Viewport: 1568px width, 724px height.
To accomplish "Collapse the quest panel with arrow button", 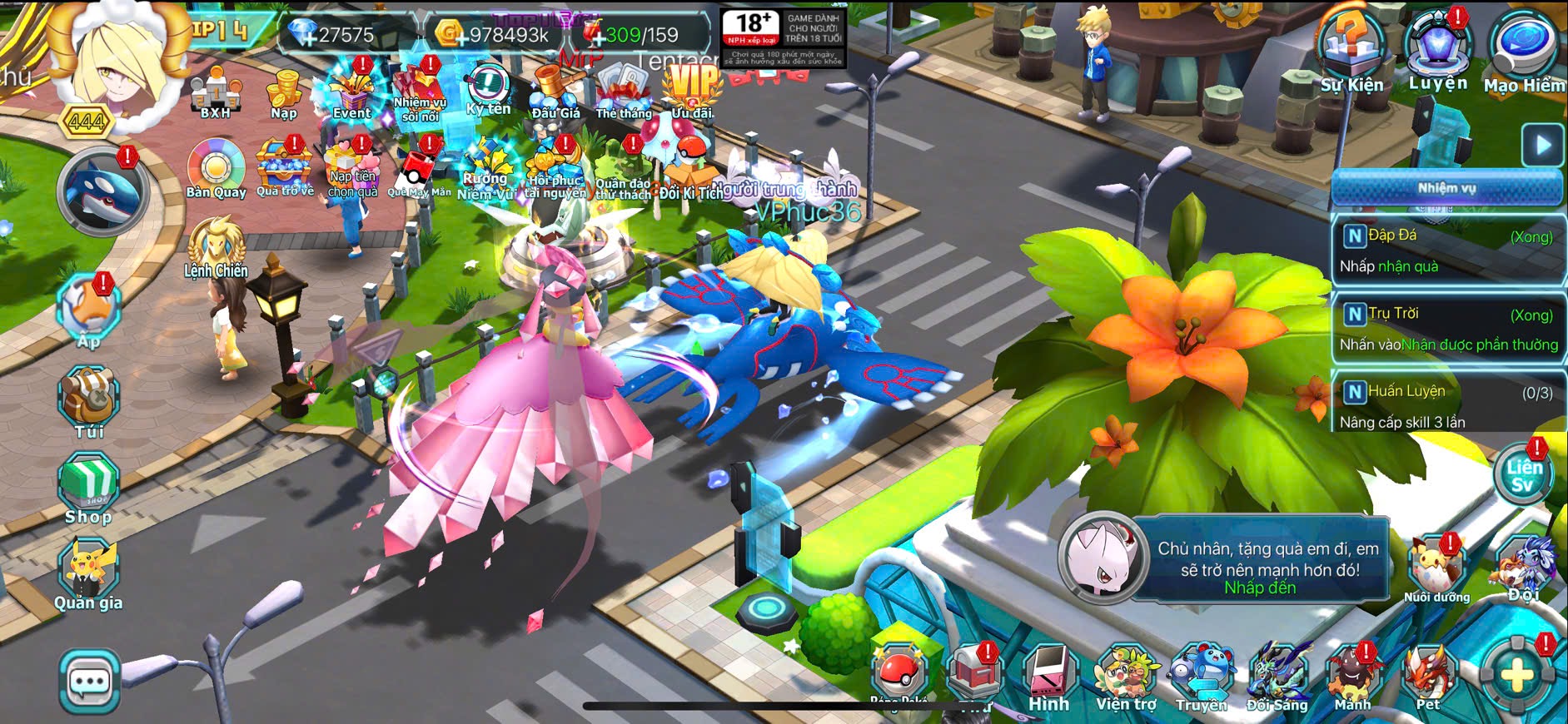I will 1543,145.
